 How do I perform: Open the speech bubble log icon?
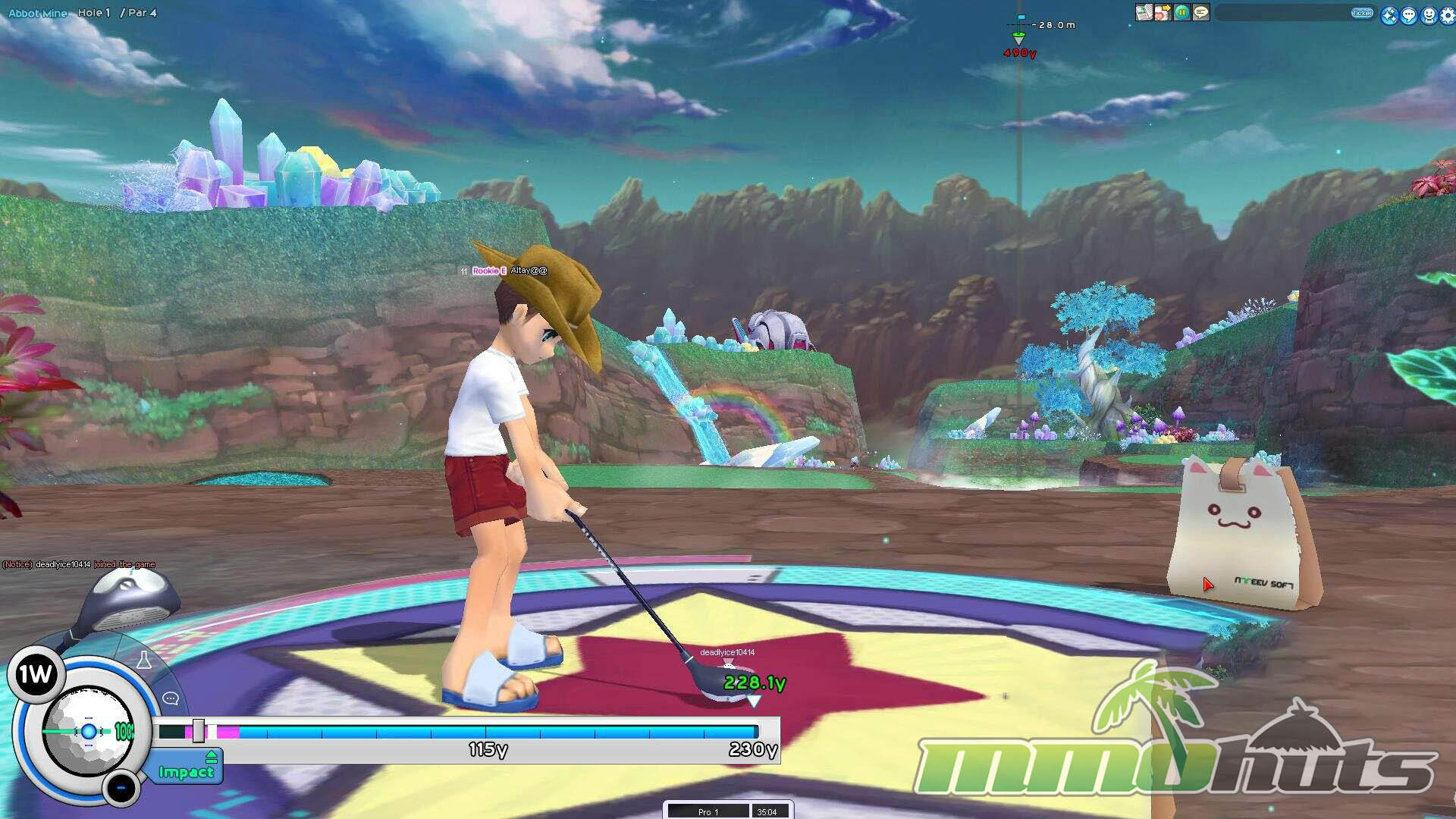click(1201, 13)
